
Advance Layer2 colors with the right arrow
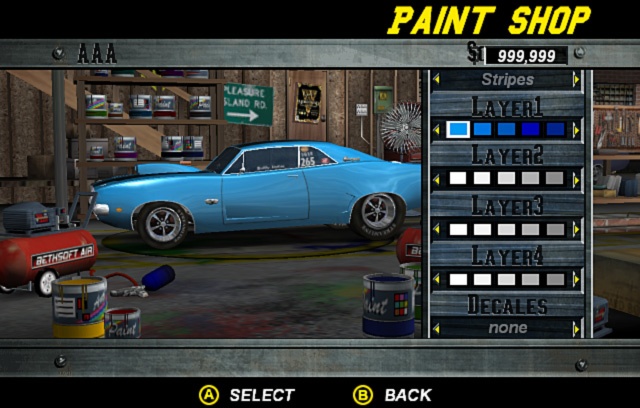(x=576, y=179)
